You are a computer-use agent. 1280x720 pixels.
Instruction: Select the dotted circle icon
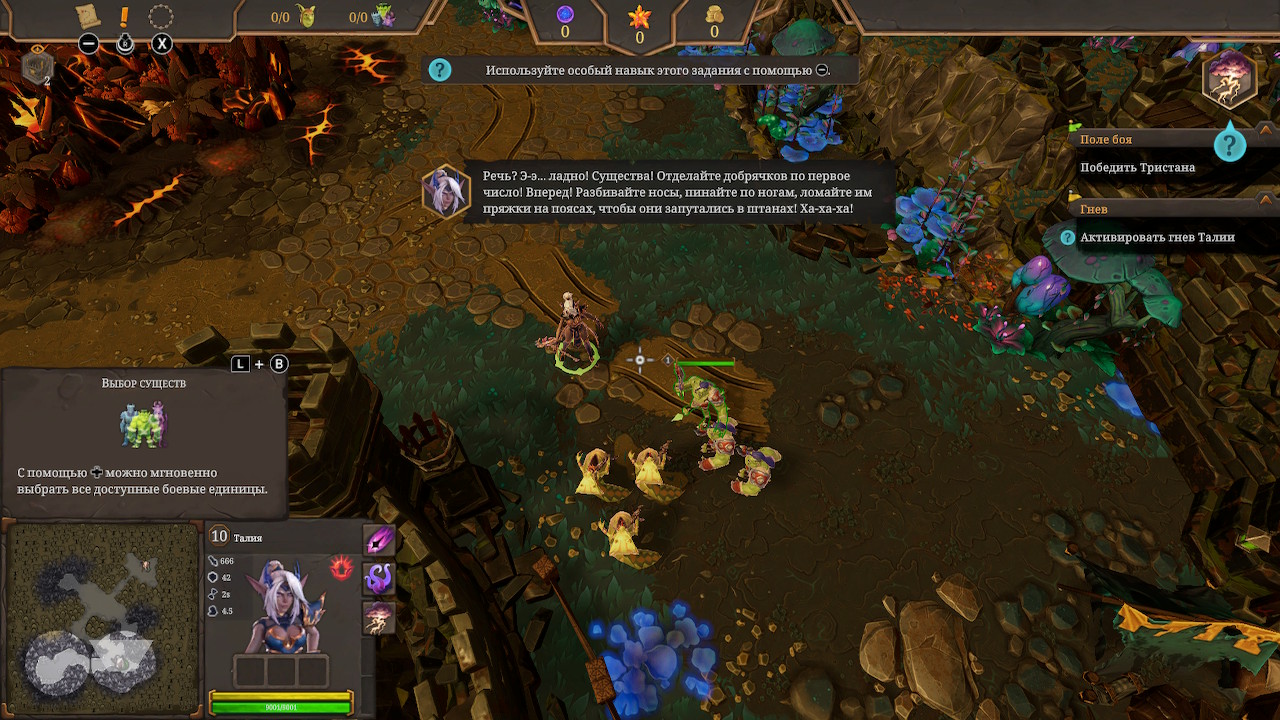(161, 16)
